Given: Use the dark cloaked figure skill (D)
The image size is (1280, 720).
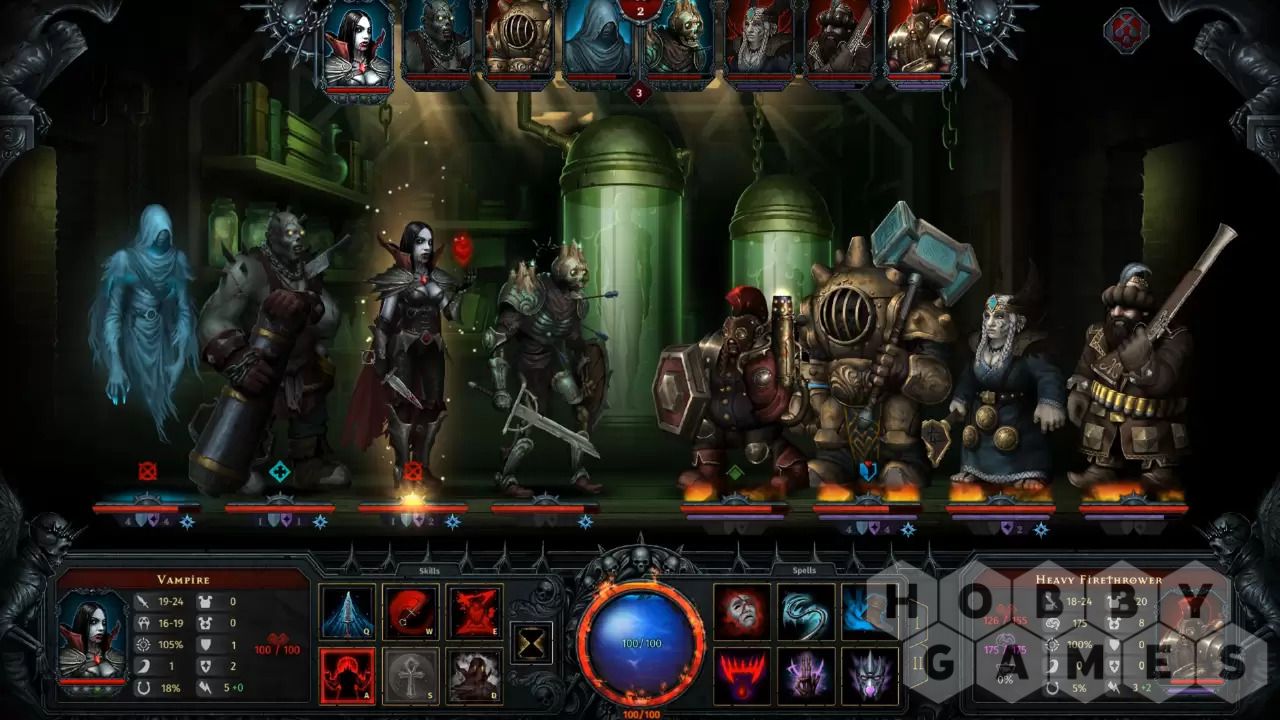Looking at the screenshot, I should click(474, 676).
